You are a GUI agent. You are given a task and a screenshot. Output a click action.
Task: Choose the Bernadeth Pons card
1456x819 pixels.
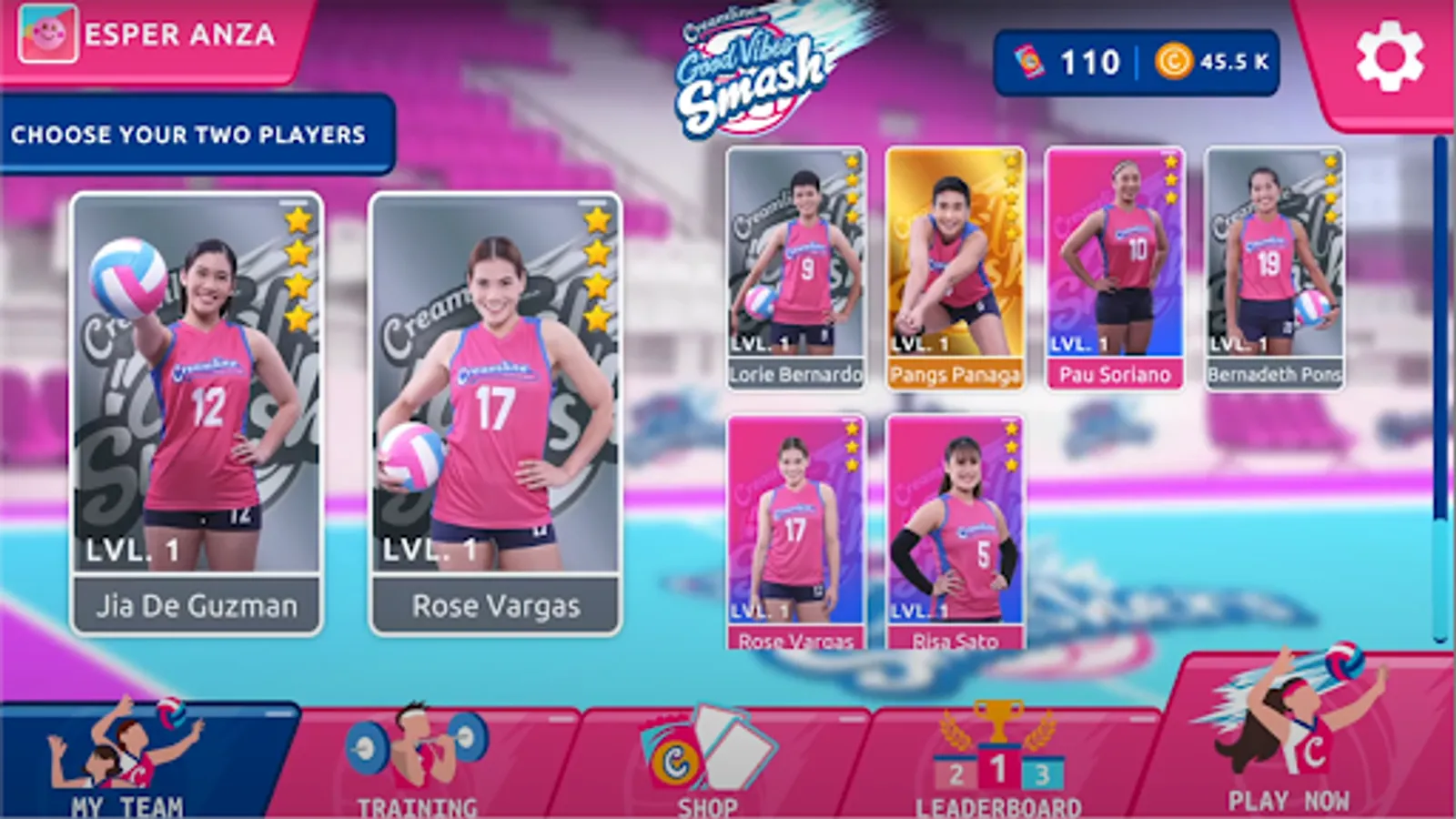click(x=1272, y=264)
